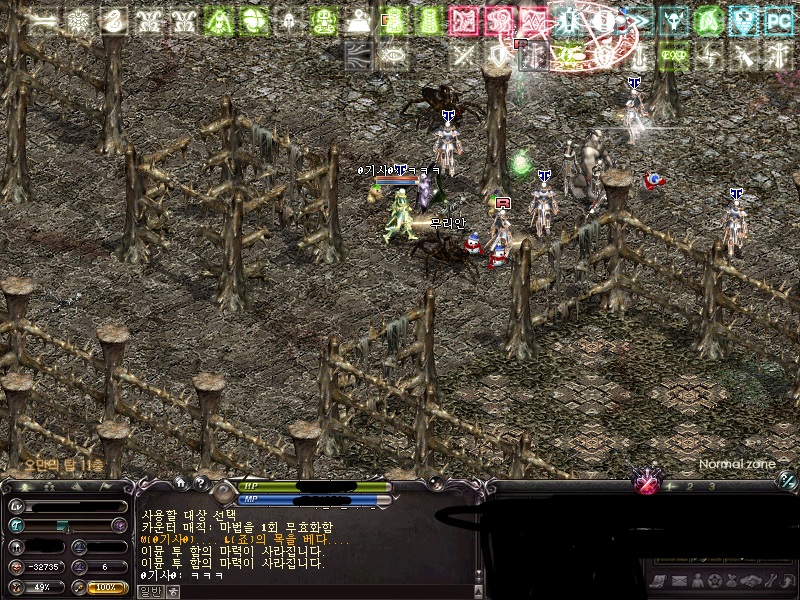Viewport: 800px width, 600px height.
Task: Click the exit arrow menu icon
Action: coord(788,581)
